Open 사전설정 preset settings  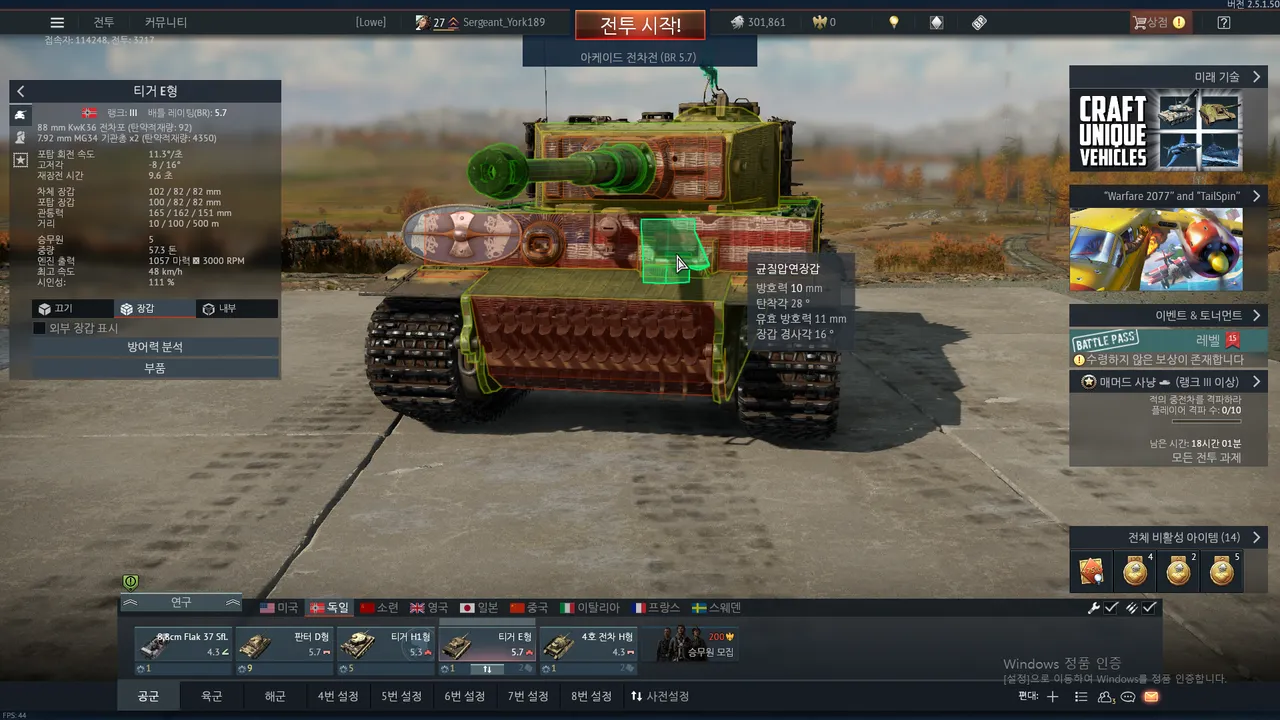click(660, 696)
